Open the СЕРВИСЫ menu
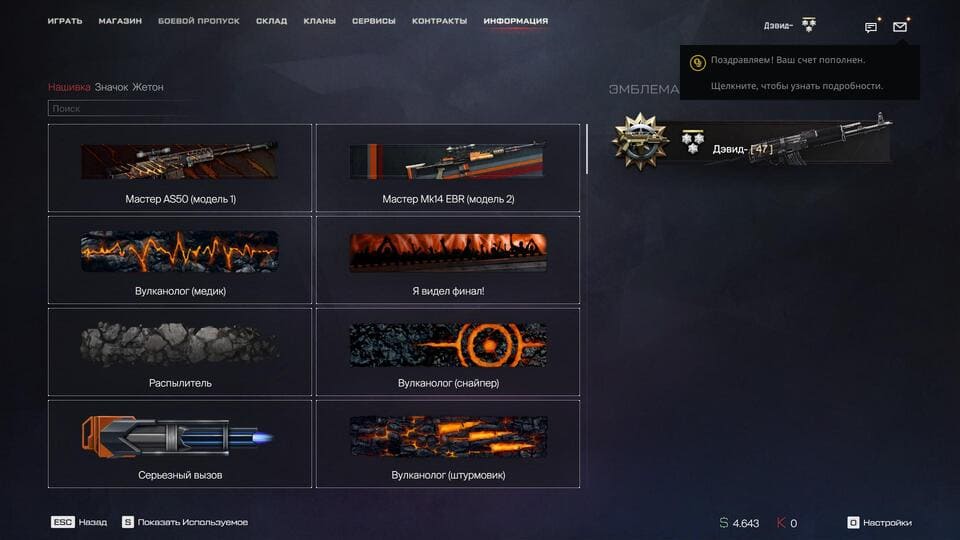The image size is (960, 540). point(374,21)
